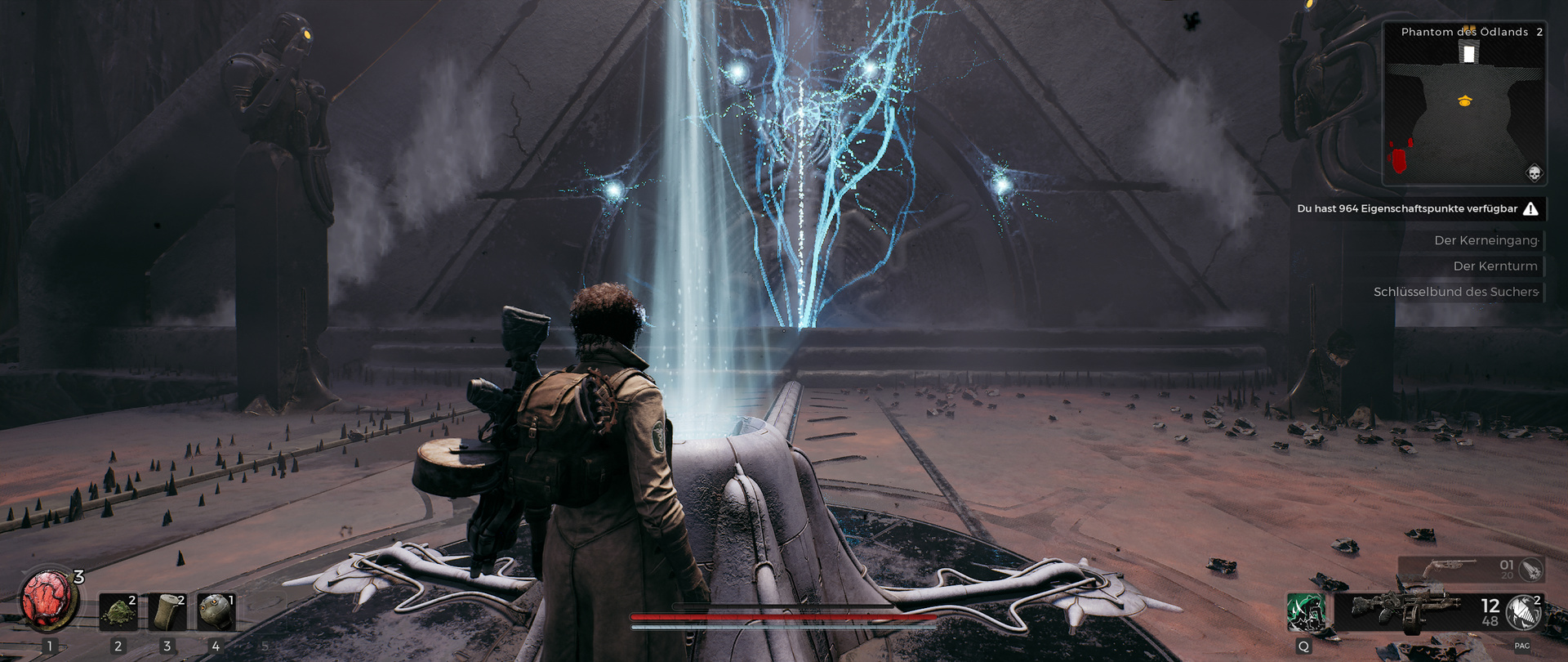This screenshot has width=1568, height=662.
Task: Use the bandage roll quick slot
Action: coord(167,612)
